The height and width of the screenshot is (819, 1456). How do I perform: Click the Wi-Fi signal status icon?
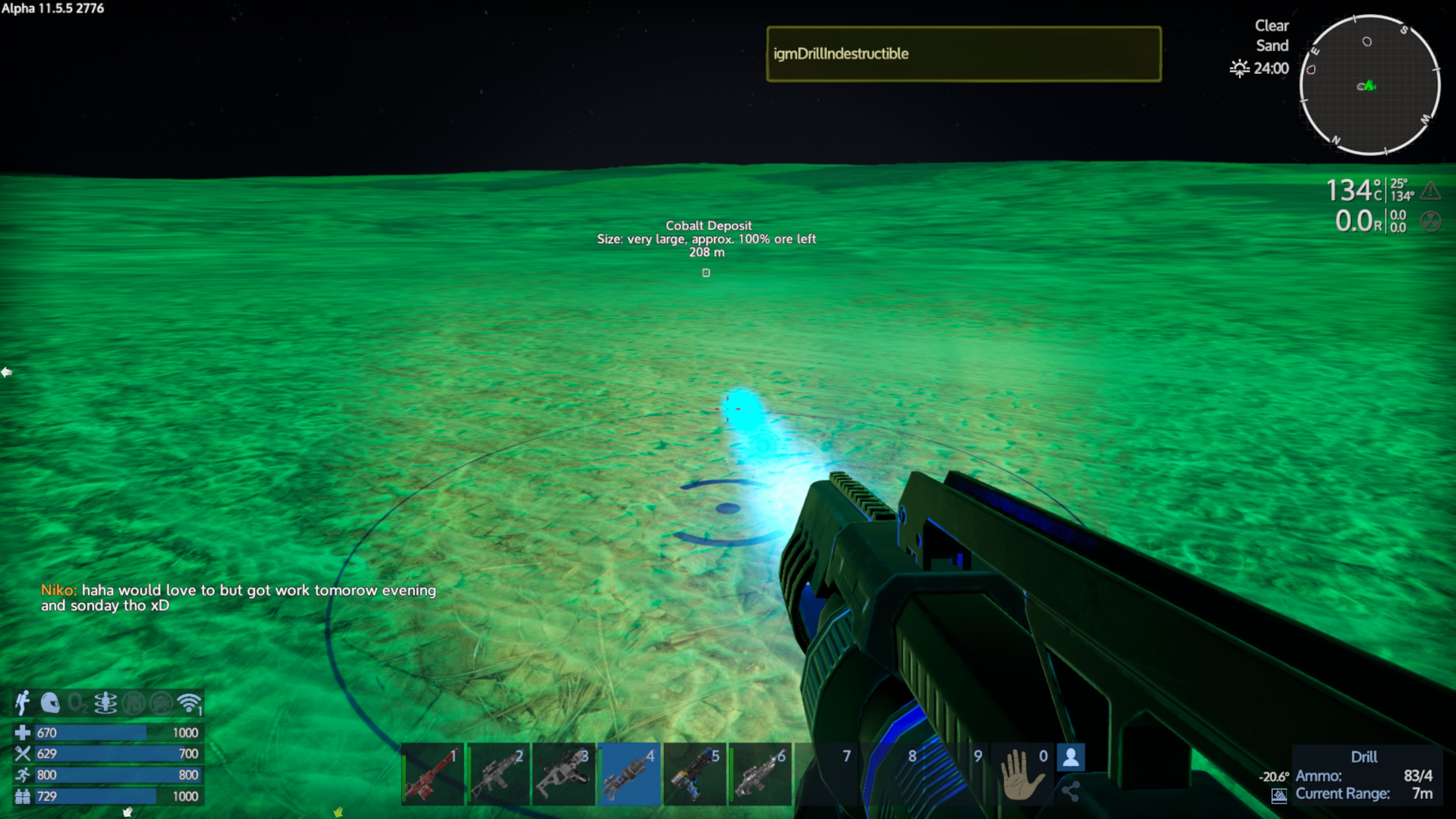click(x=189, y=703)
